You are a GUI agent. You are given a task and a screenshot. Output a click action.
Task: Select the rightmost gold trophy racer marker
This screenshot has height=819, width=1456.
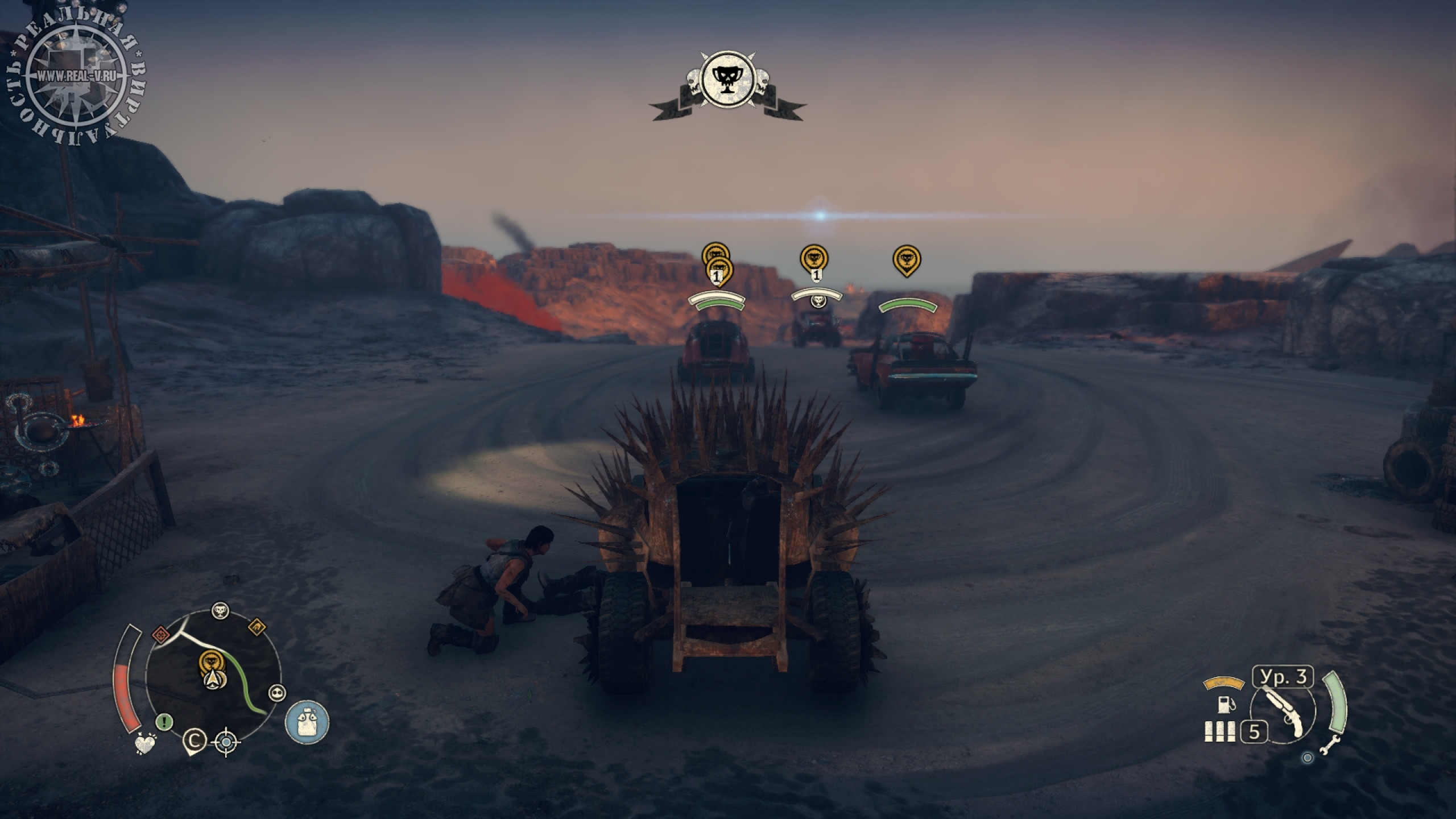click(x=907, y=259)
